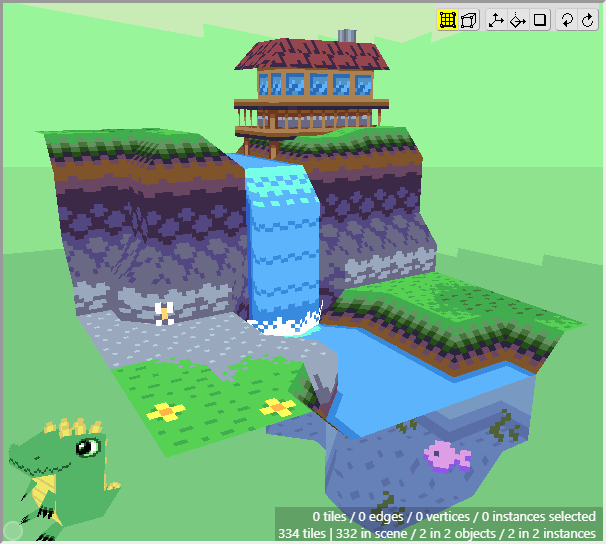Click the empty square toolbar button

540,20
